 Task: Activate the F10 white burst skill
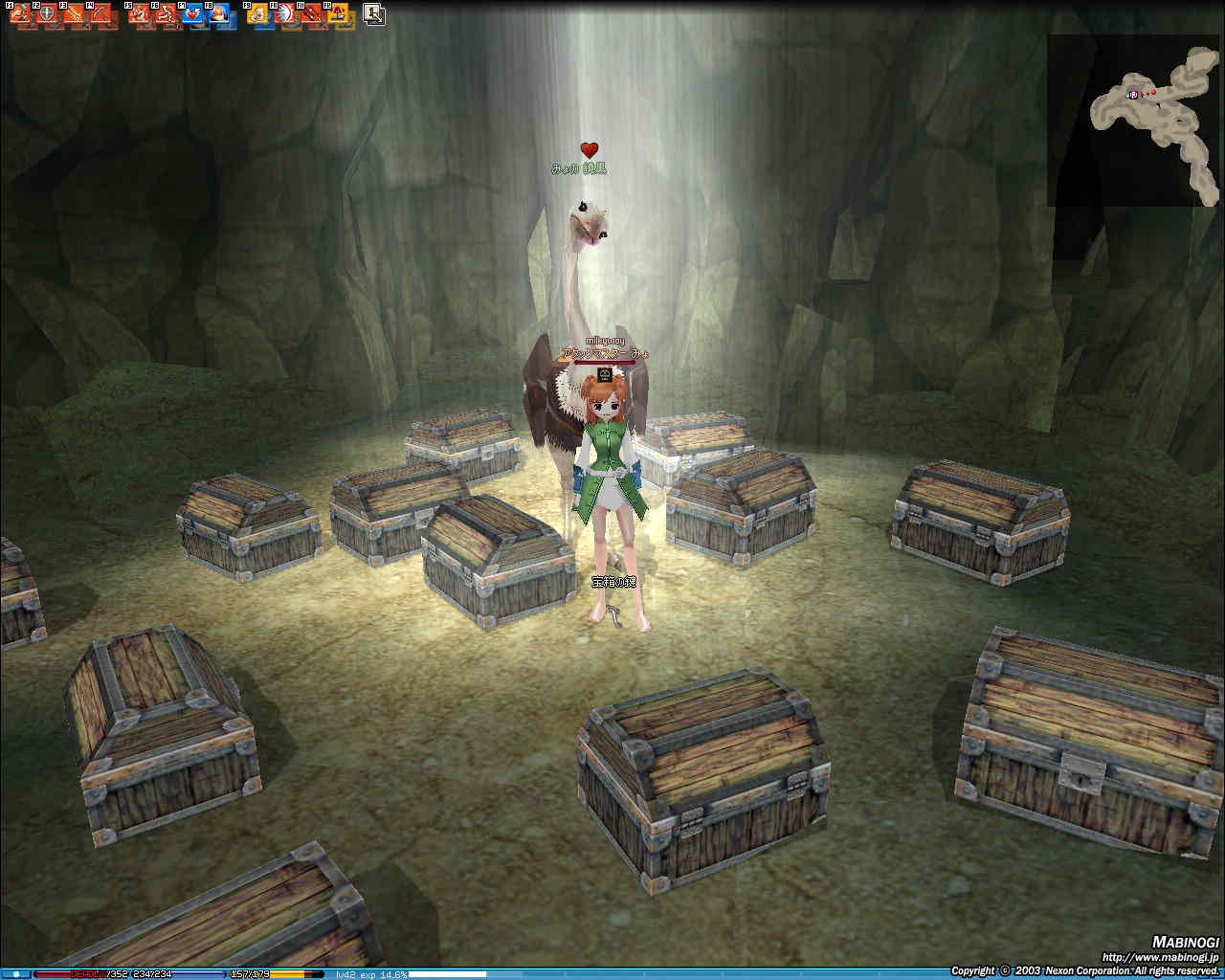[284, 15]
